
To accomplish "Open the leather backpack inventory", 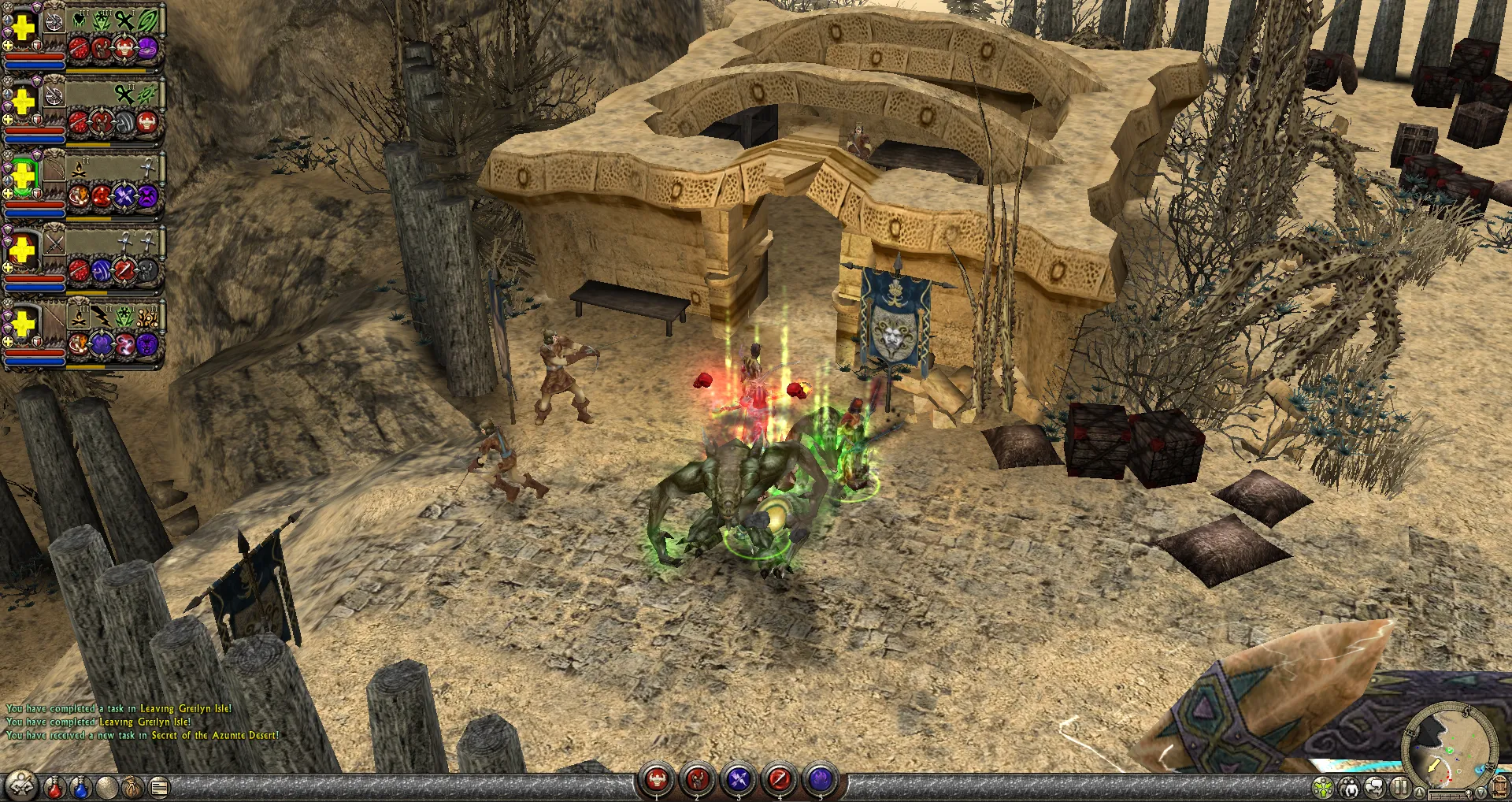I will pyautogui.click(x=132, y=786).
